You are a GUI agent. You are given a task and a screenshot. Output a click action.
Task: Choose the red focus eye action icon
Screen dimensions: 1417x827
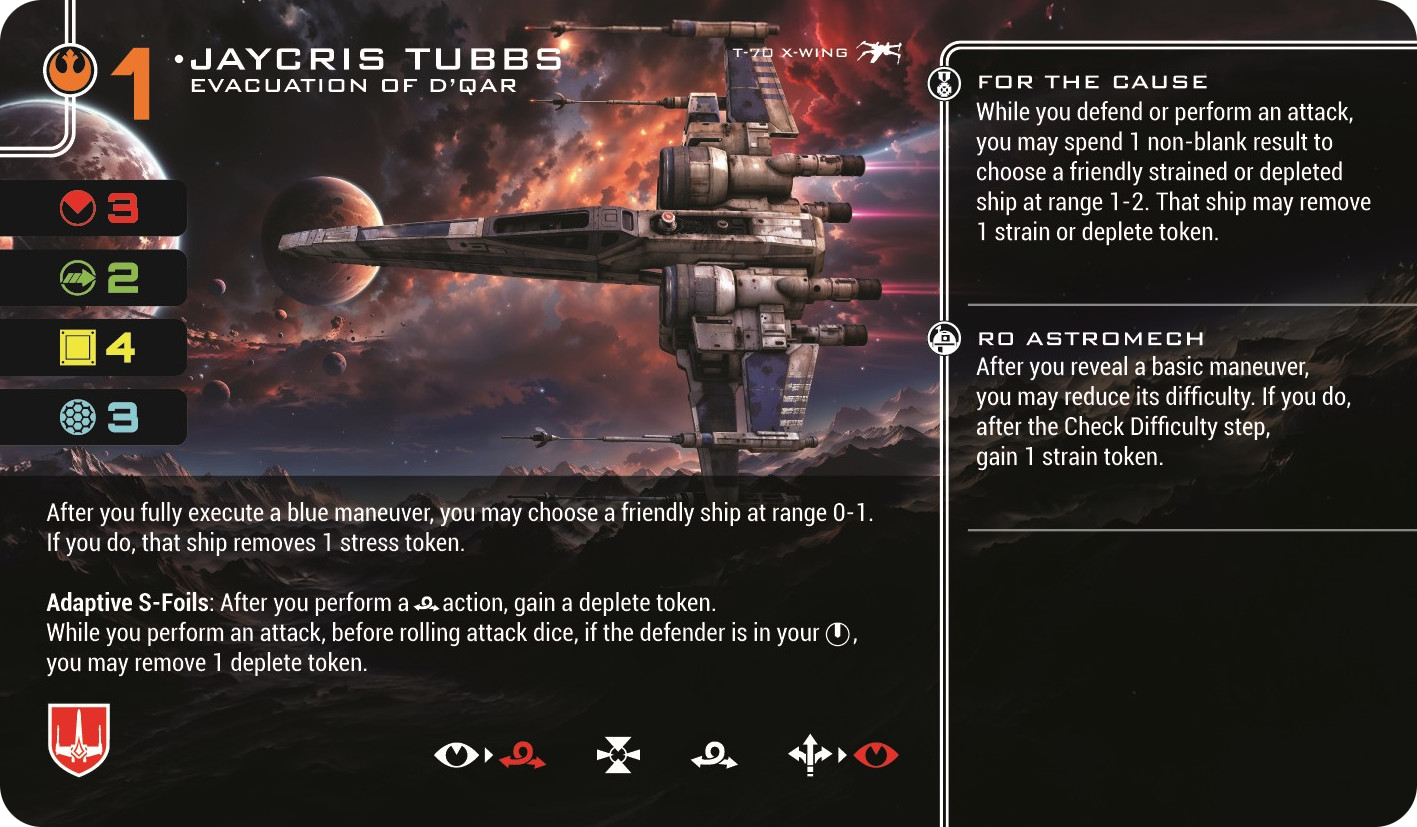coord(876,755)
